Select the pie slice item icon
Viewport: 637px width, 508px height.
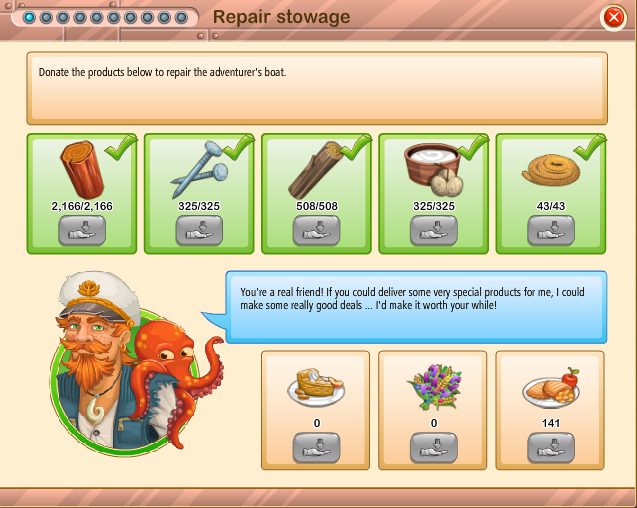click(314, 386)
